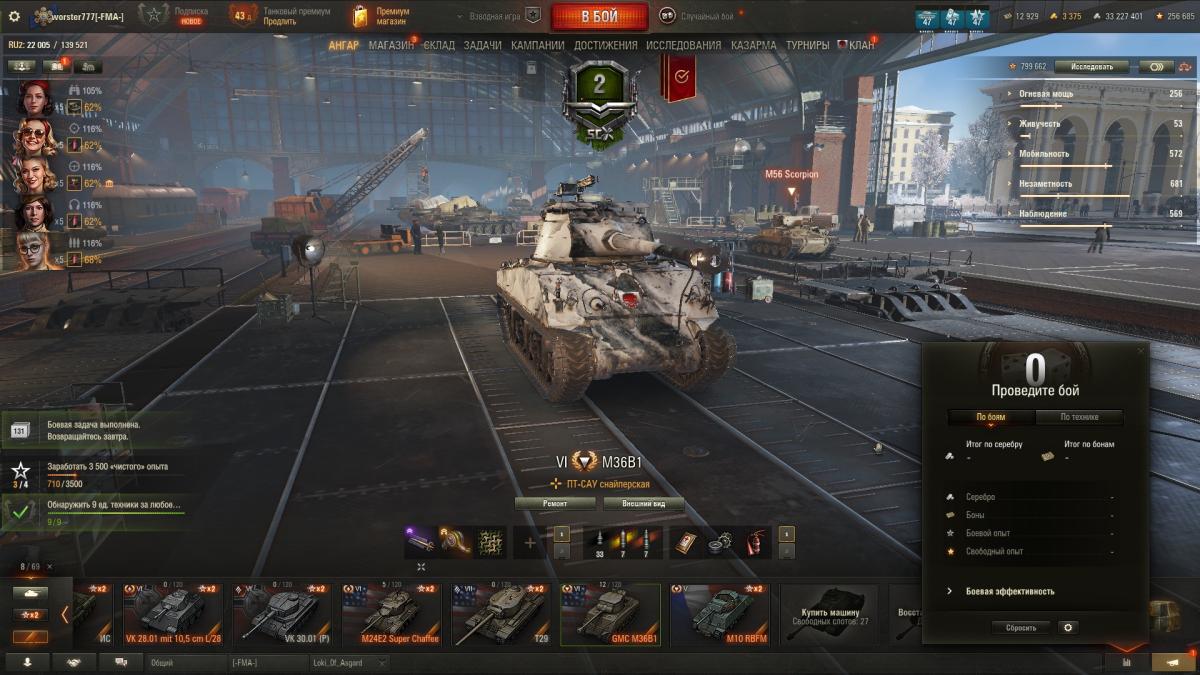This screenshot has width=1200, height=675.
Task: Click the Сбросить button
Action: 1021,628
